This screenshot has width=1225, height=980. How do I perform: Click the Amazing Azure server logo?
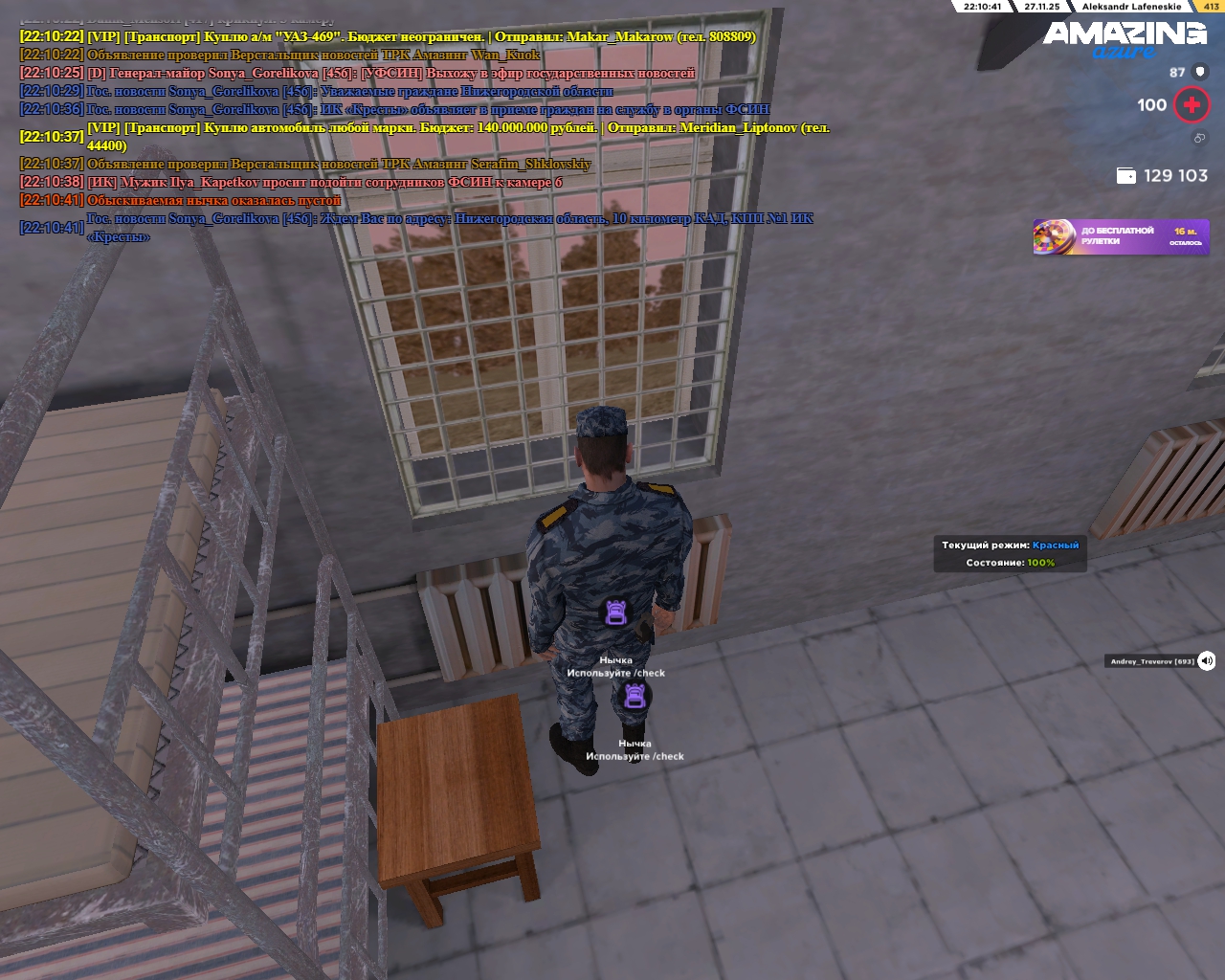coord(1125,40)
